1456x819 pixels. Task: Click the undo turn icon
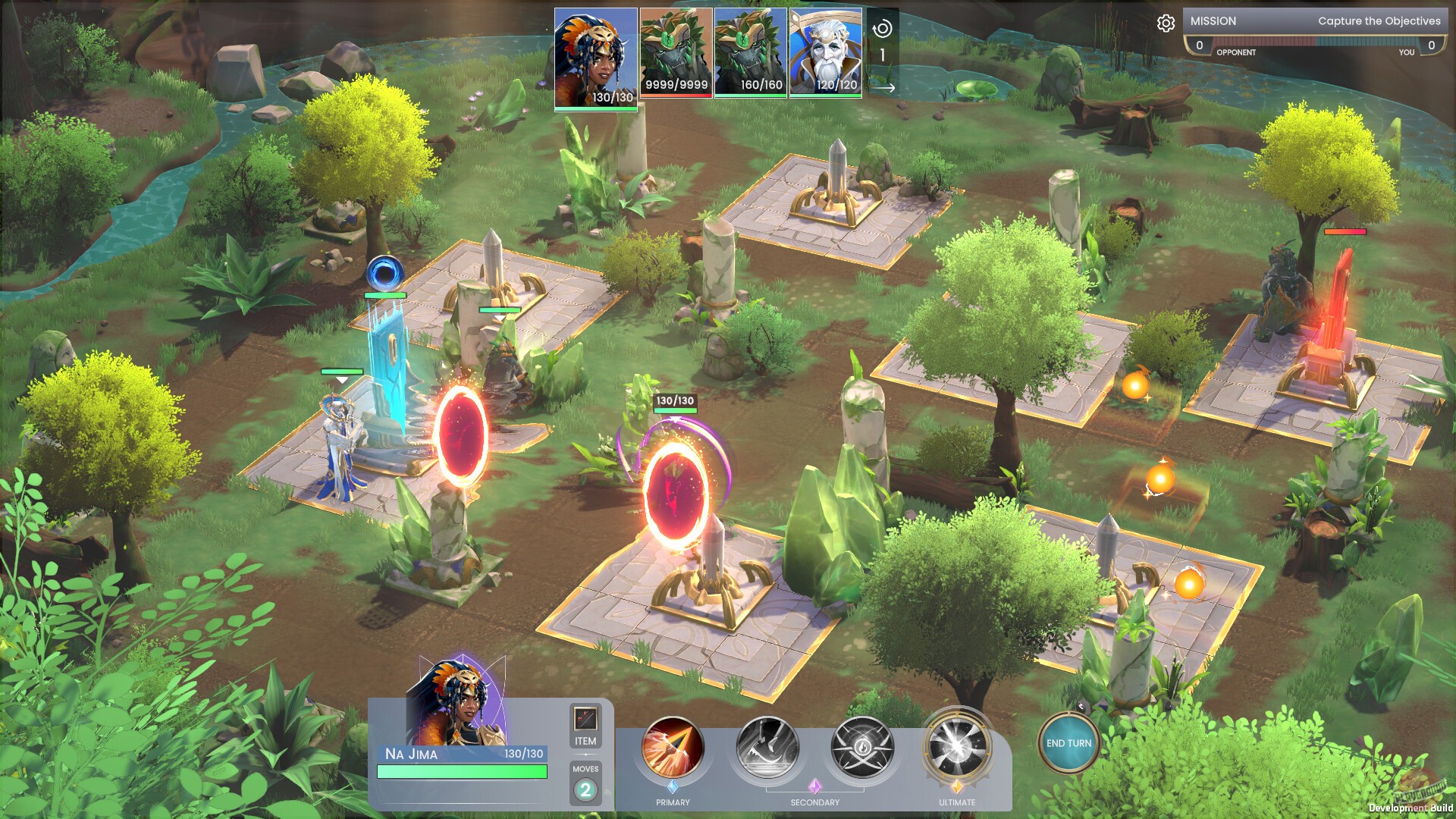881,30
